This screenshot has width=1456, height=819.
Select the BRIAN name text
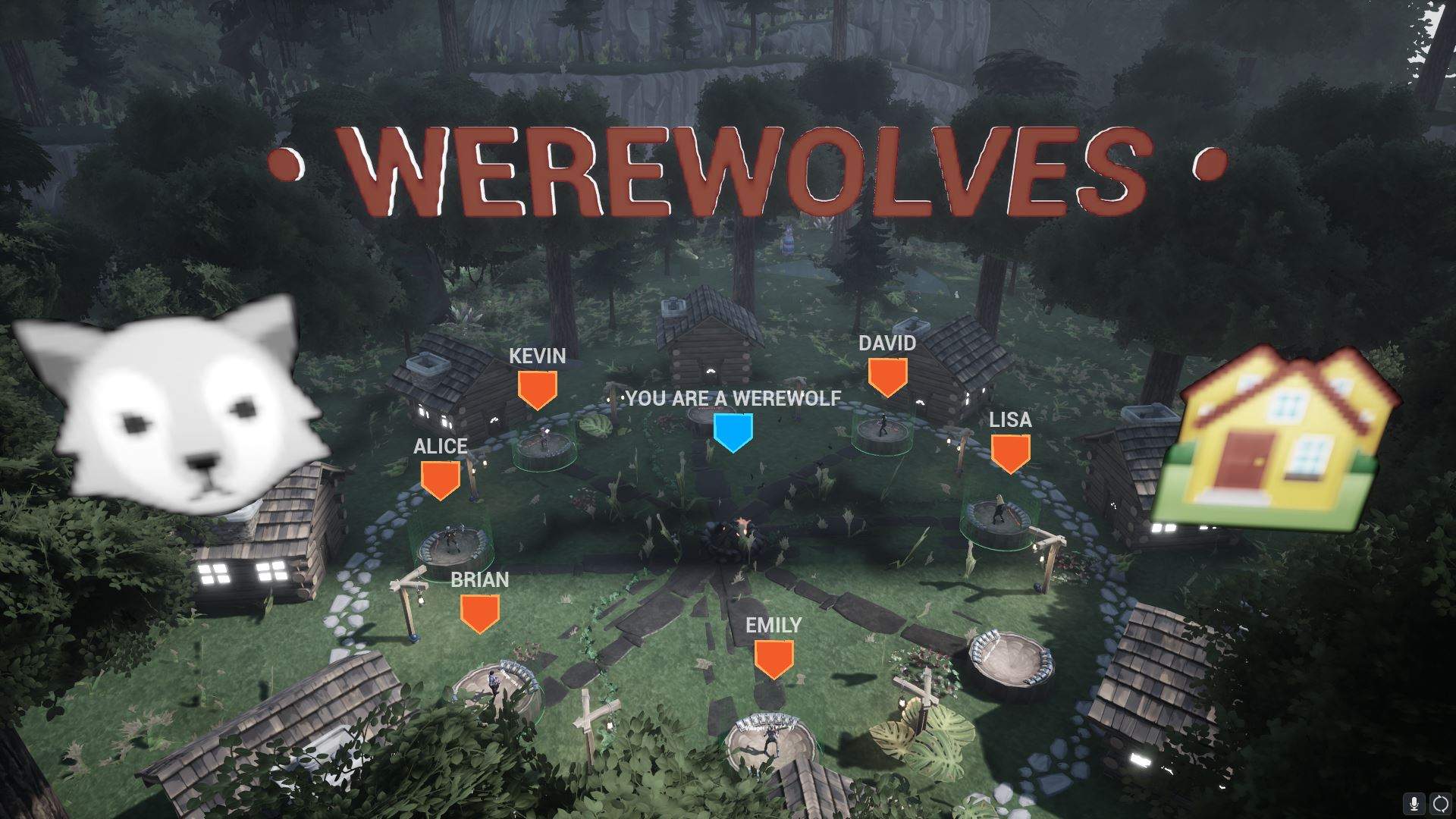[x=479, y=580]
